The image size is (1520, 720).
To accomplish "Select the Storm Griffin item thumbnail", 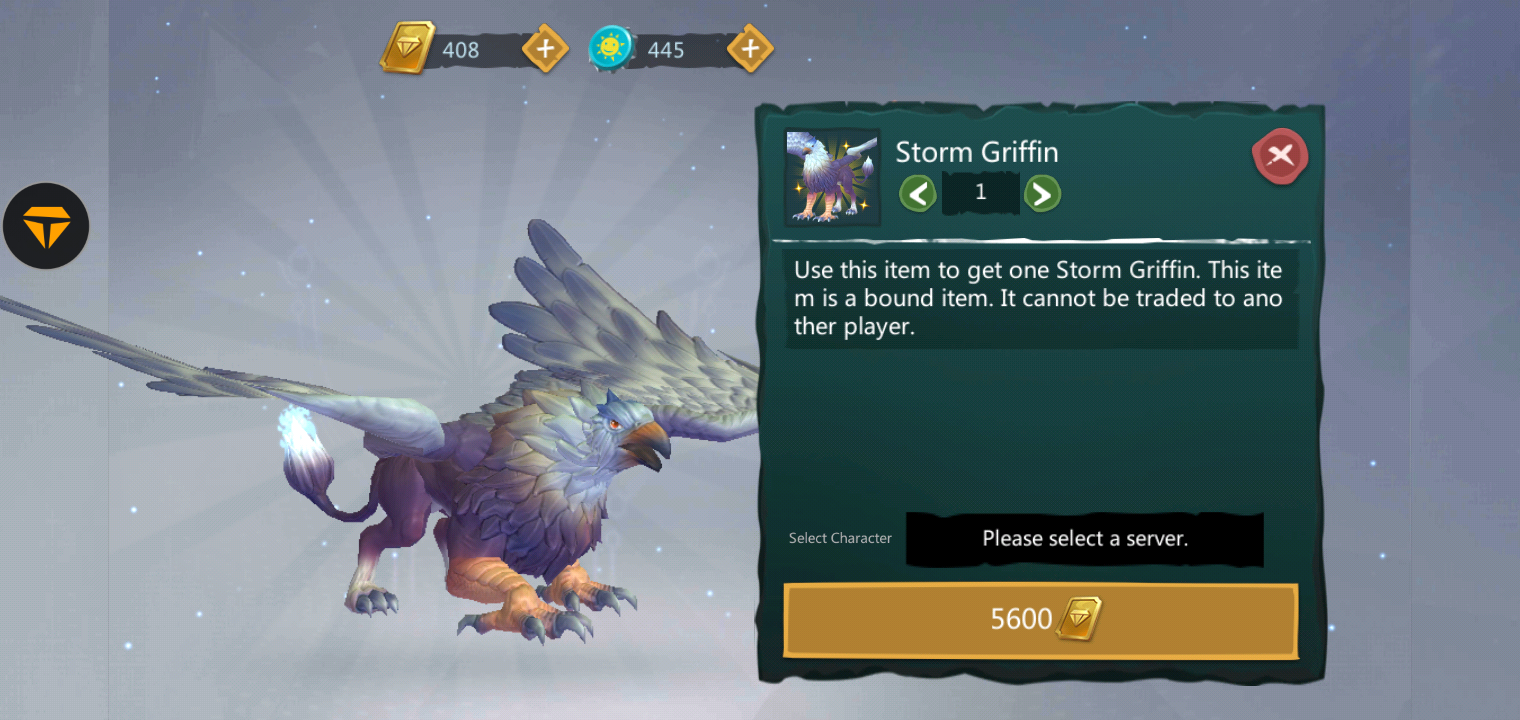I will pyautogui.click(x=831, y=177).
